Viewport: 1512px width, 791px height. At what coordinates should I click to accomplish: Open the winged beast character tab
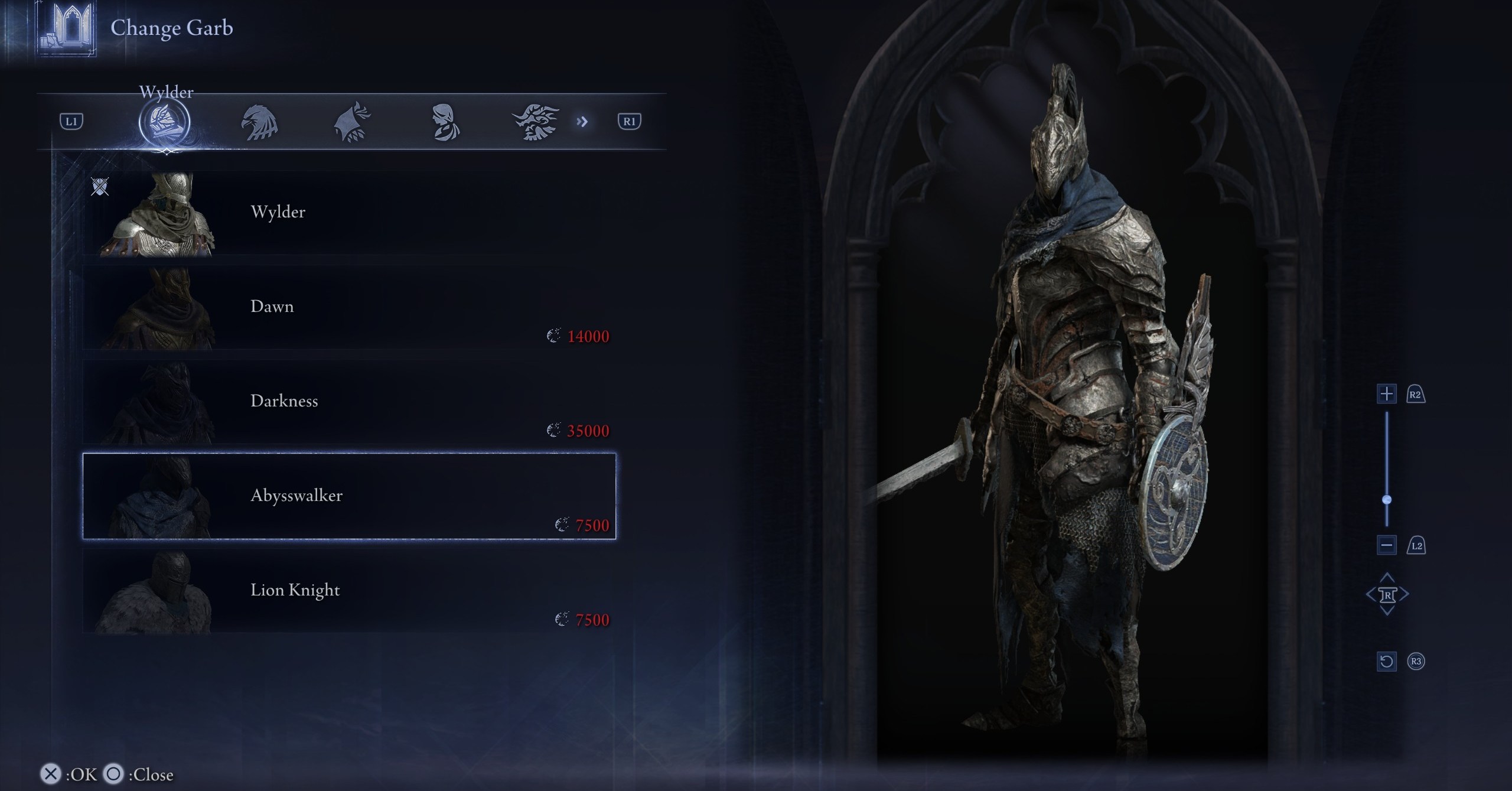click(535, 123)
